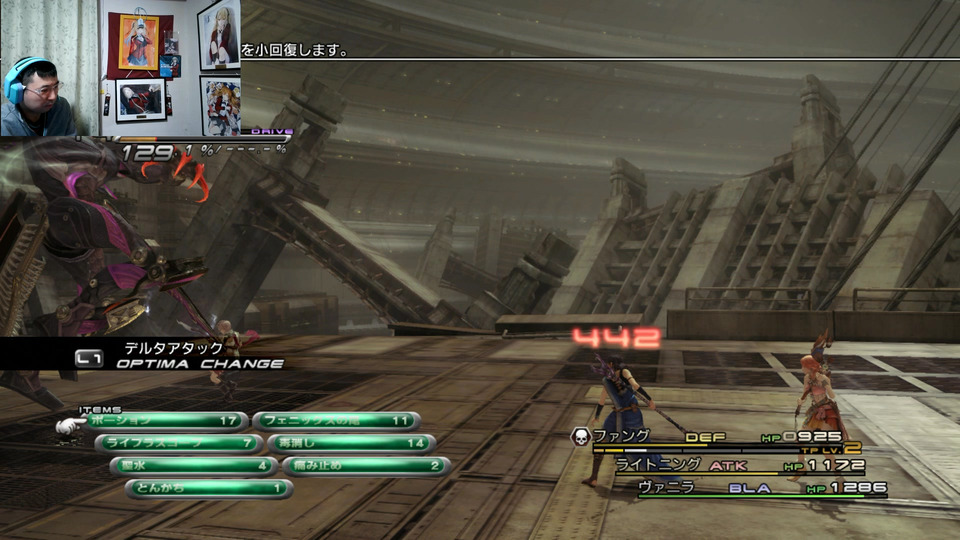Choose the 痛み止め painkiller item

click(365, 466)
